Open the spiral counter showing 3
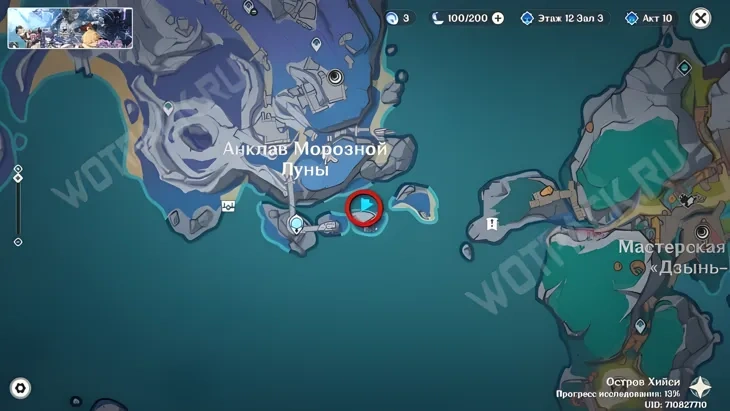The height and width of the screenshot is (411, 730). pos(398,18)
